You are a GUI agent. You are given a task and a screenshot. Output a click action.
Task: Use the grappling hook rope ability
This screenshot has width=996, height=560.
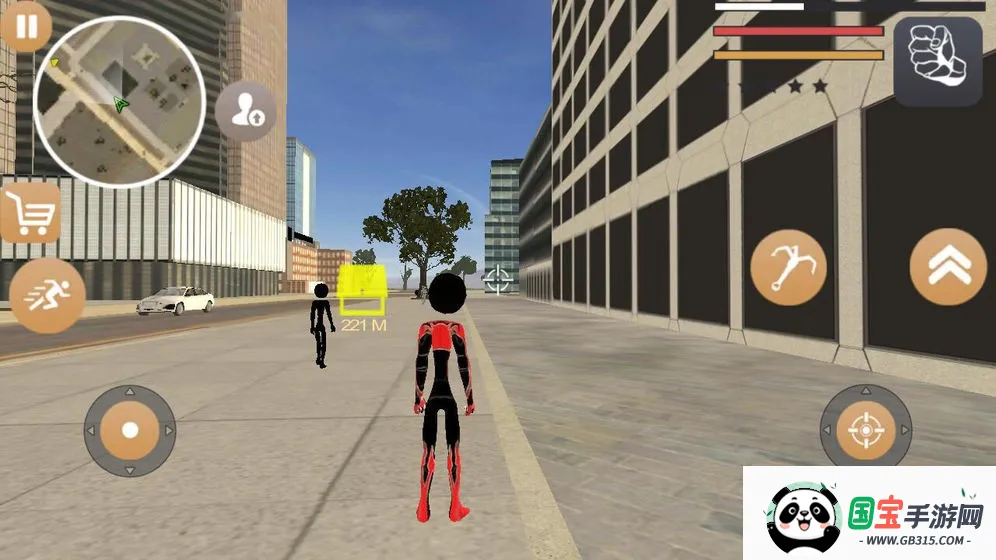789,268
